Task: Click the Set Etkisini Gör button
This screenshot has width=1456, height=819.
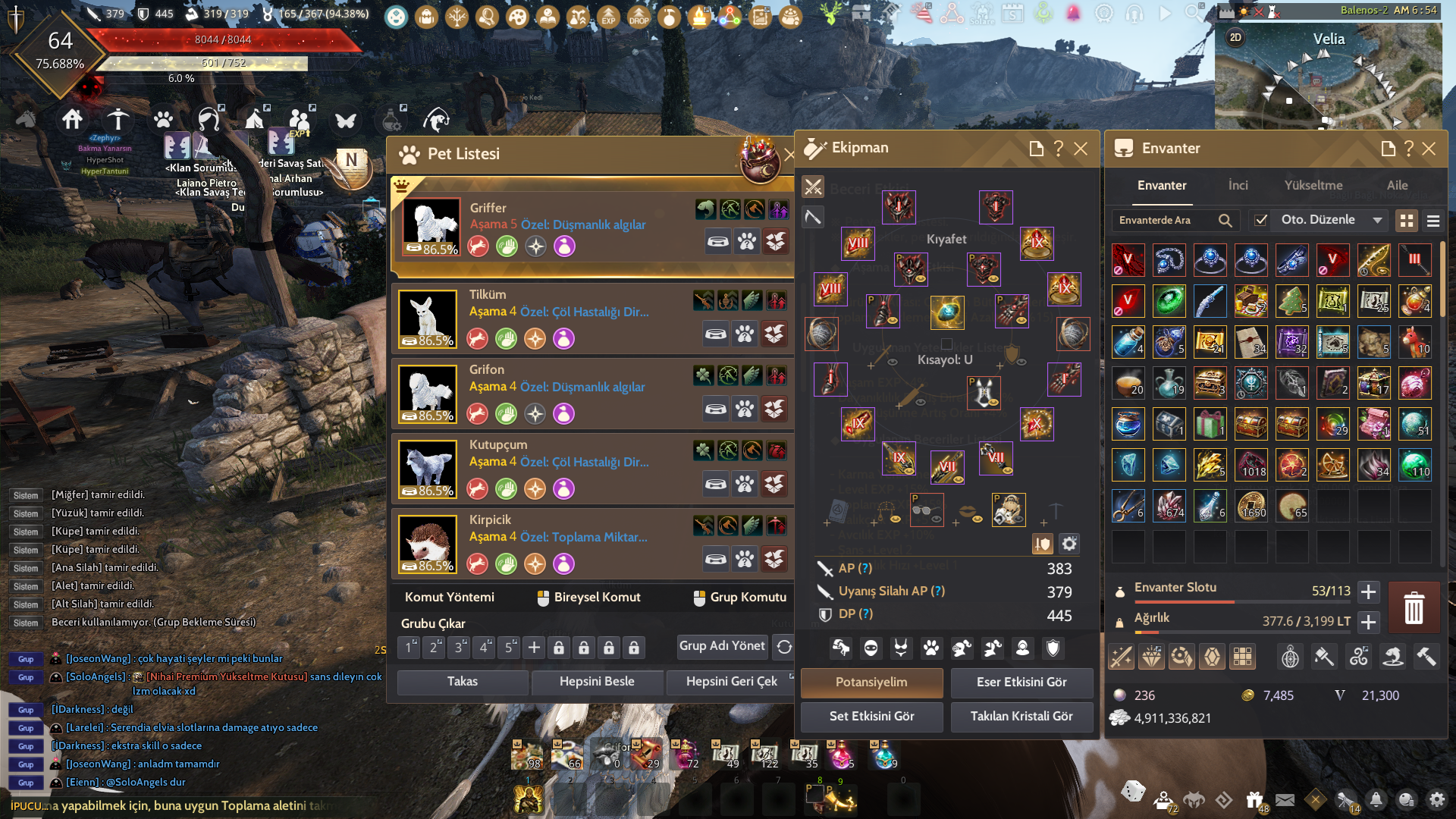Action: click(x=871, y=717)
